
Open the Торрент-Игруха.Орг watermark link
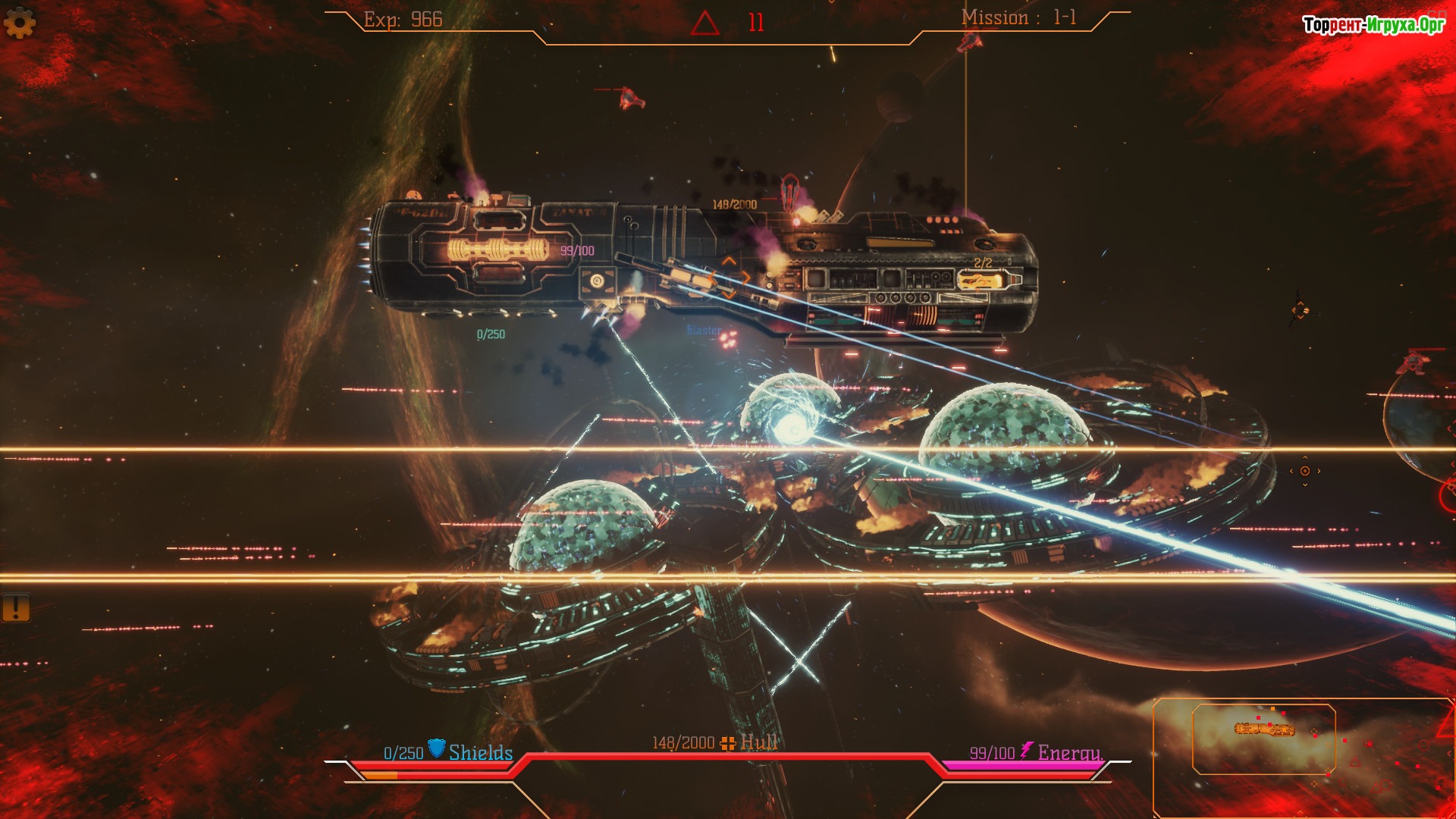[x=1373, y=25]
